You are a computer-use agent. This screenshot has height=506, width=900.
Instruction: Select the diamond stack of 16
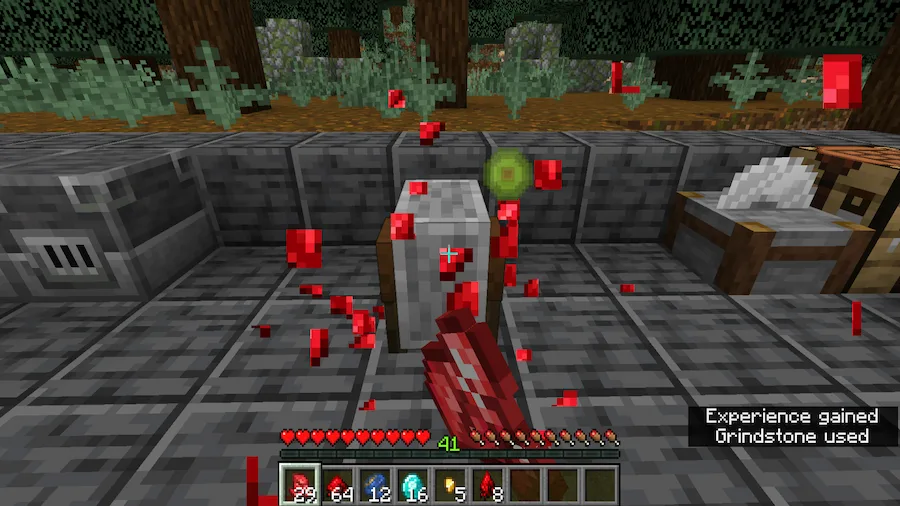point(412,485)
